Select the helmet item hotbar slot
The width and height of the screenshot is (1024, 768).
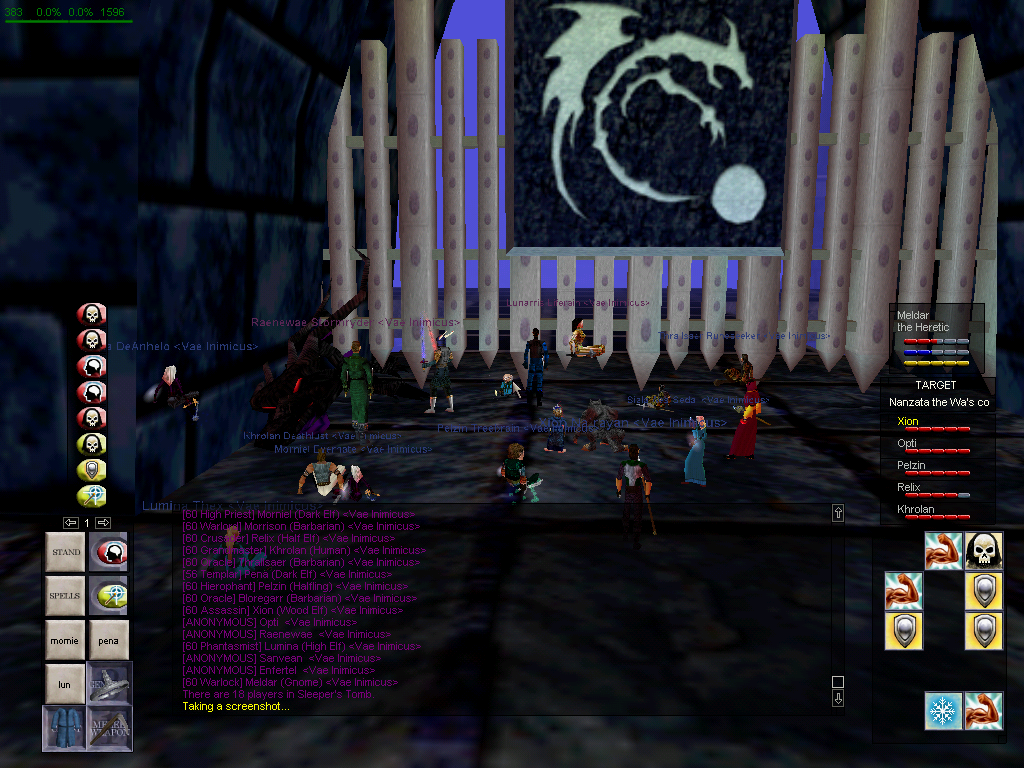point(109,684)
